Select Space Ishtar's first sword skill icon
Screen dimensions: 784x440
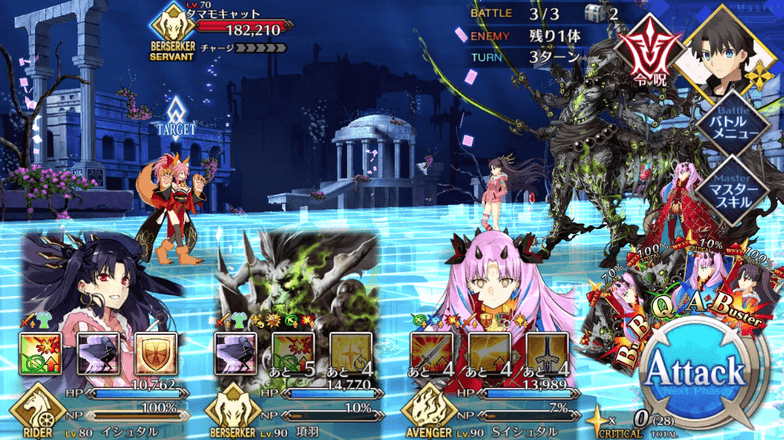[431, 353]
